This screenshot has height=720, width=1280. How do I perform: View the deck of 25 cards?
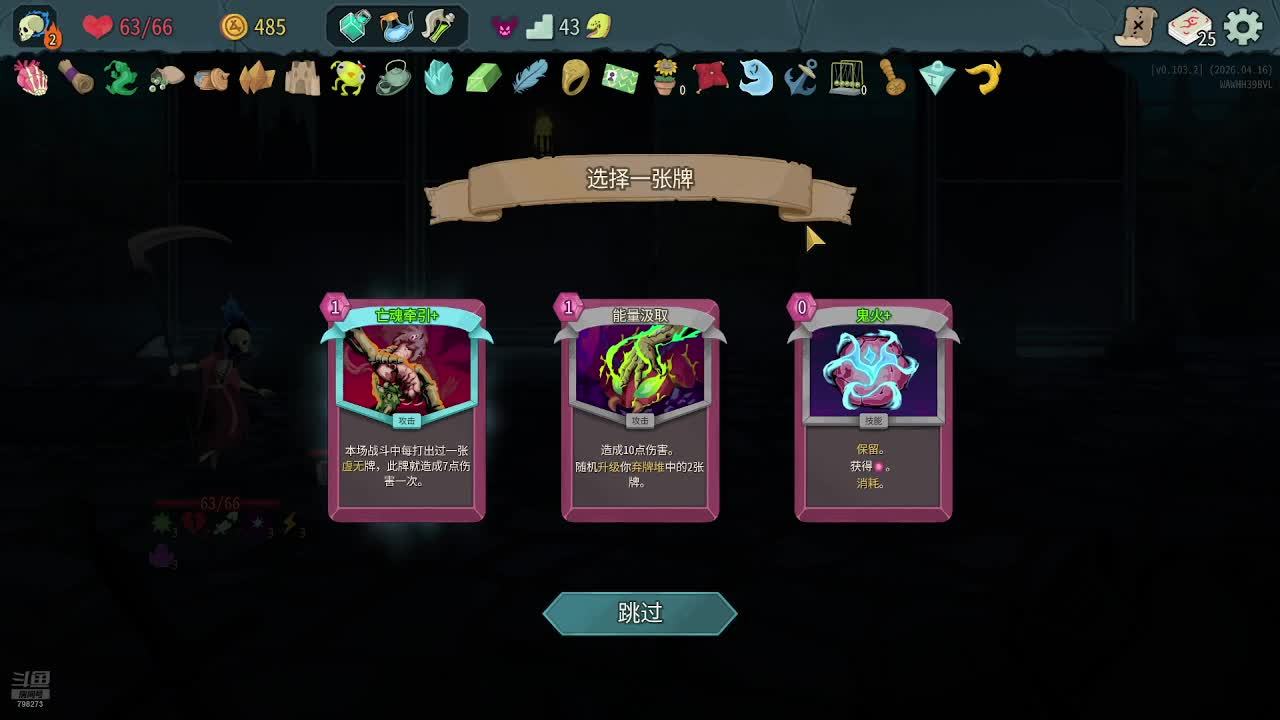point(1190,27)
